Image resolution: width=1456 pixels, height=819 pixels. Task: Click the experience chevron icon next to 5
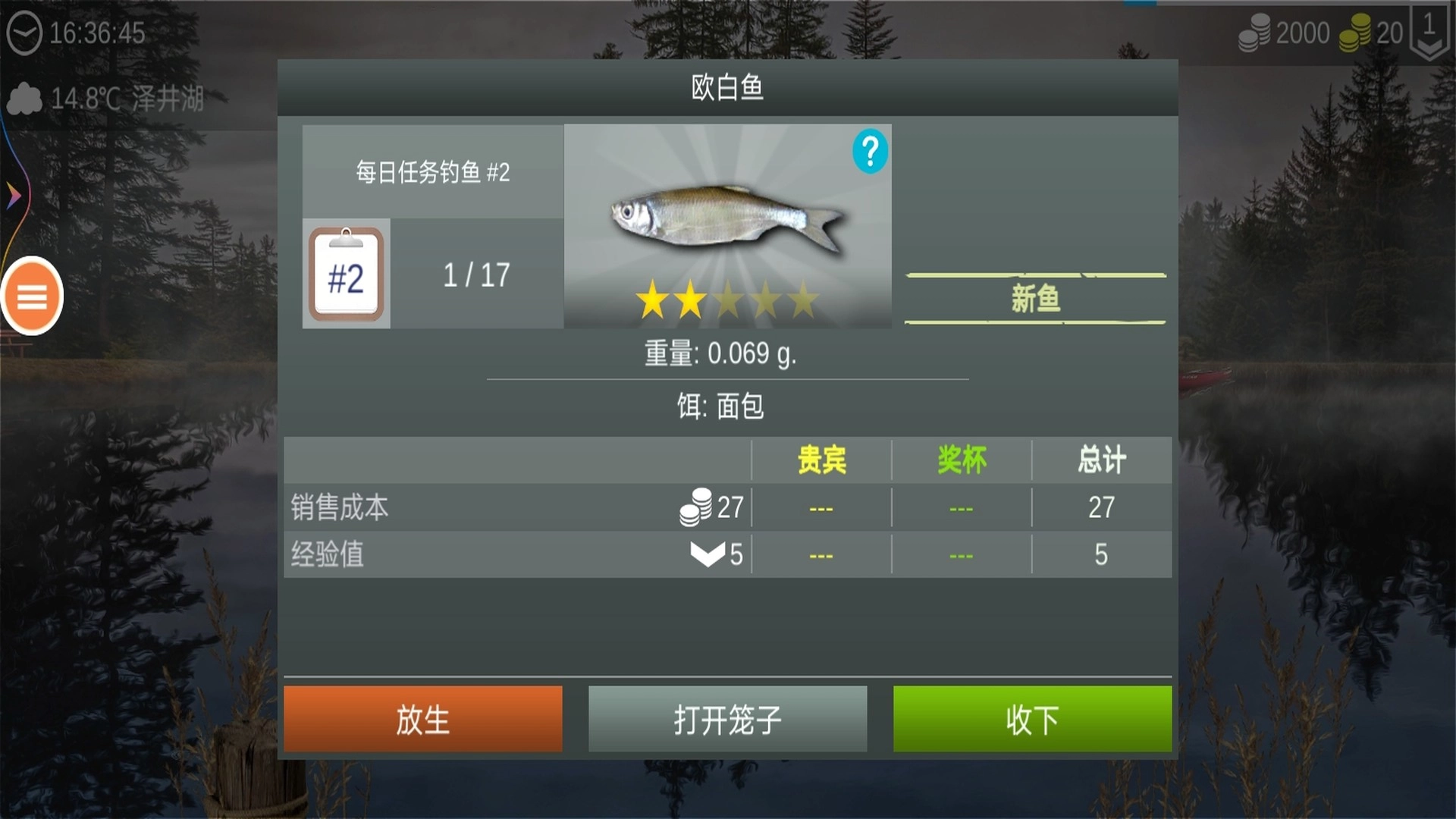(x=707, y=554)
